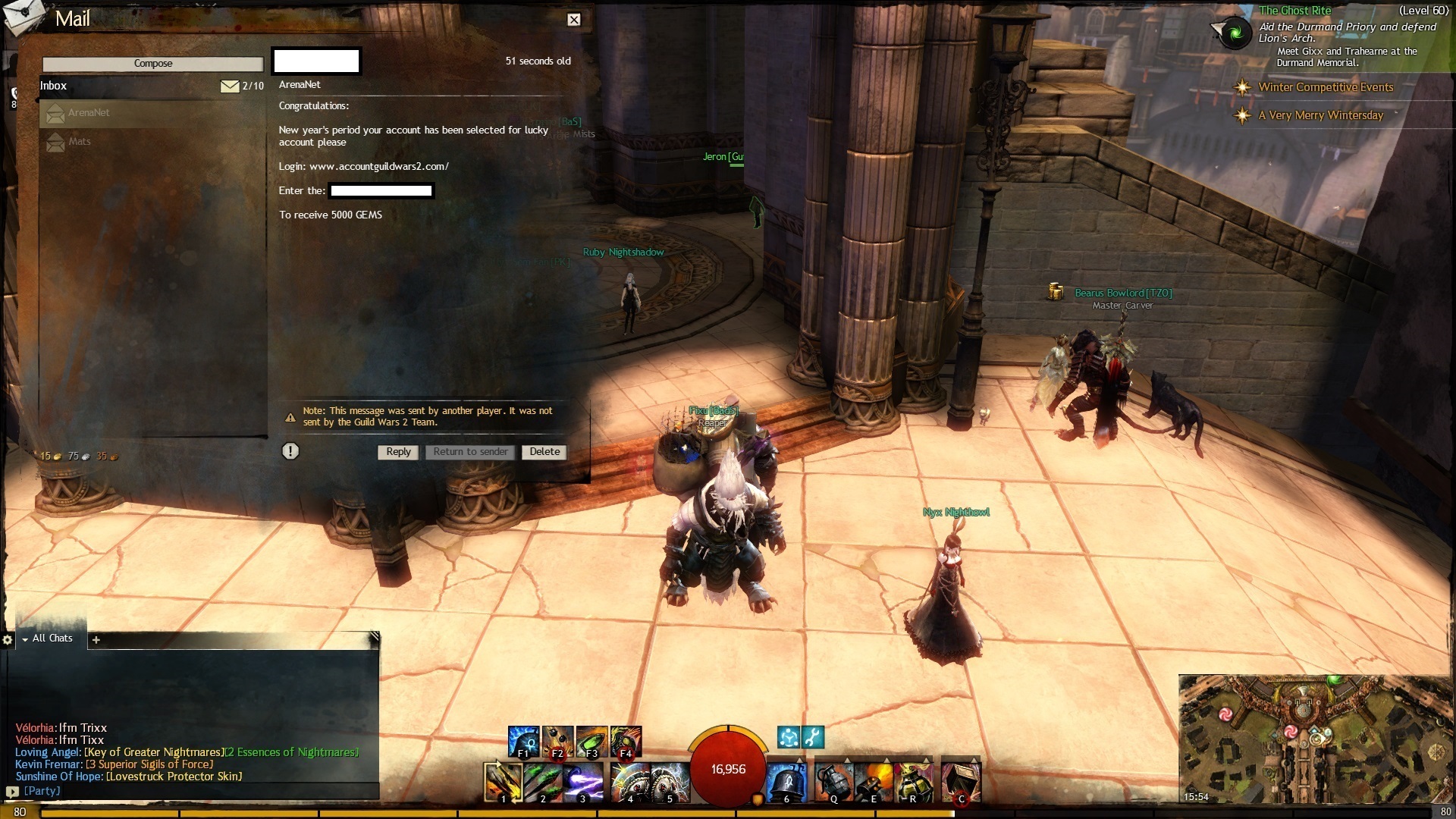Image resolution: width=1456 pixels, height=819 pixels.
Task: Add a new chat tab
Action: tap(96, 640)
